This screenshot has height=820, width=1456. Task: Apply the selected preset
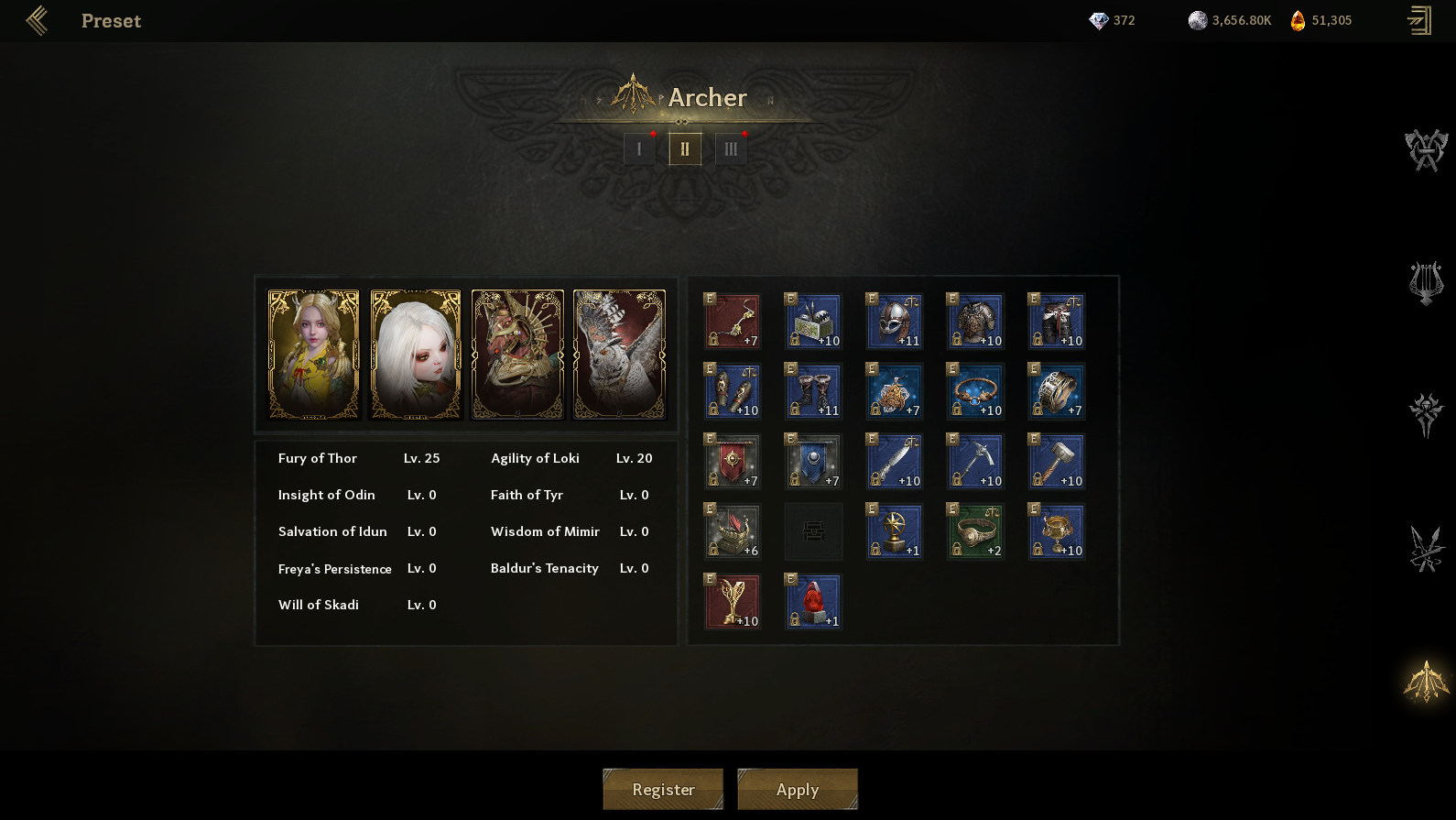pyautogui.click(x=798, y=789)
